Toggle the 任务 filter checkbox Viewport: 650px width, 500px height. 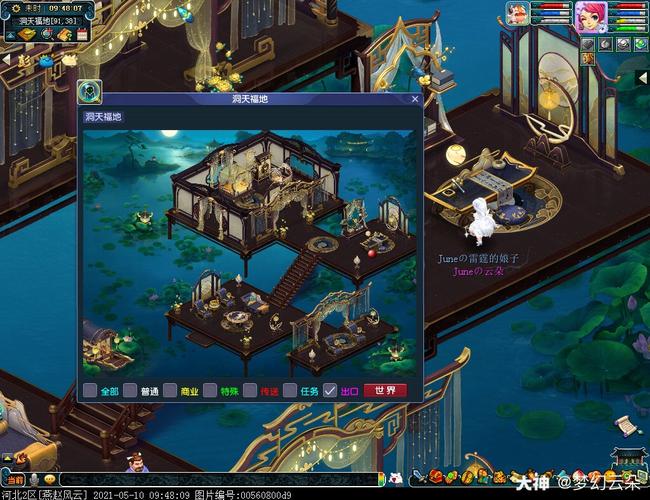pos(290,391)
